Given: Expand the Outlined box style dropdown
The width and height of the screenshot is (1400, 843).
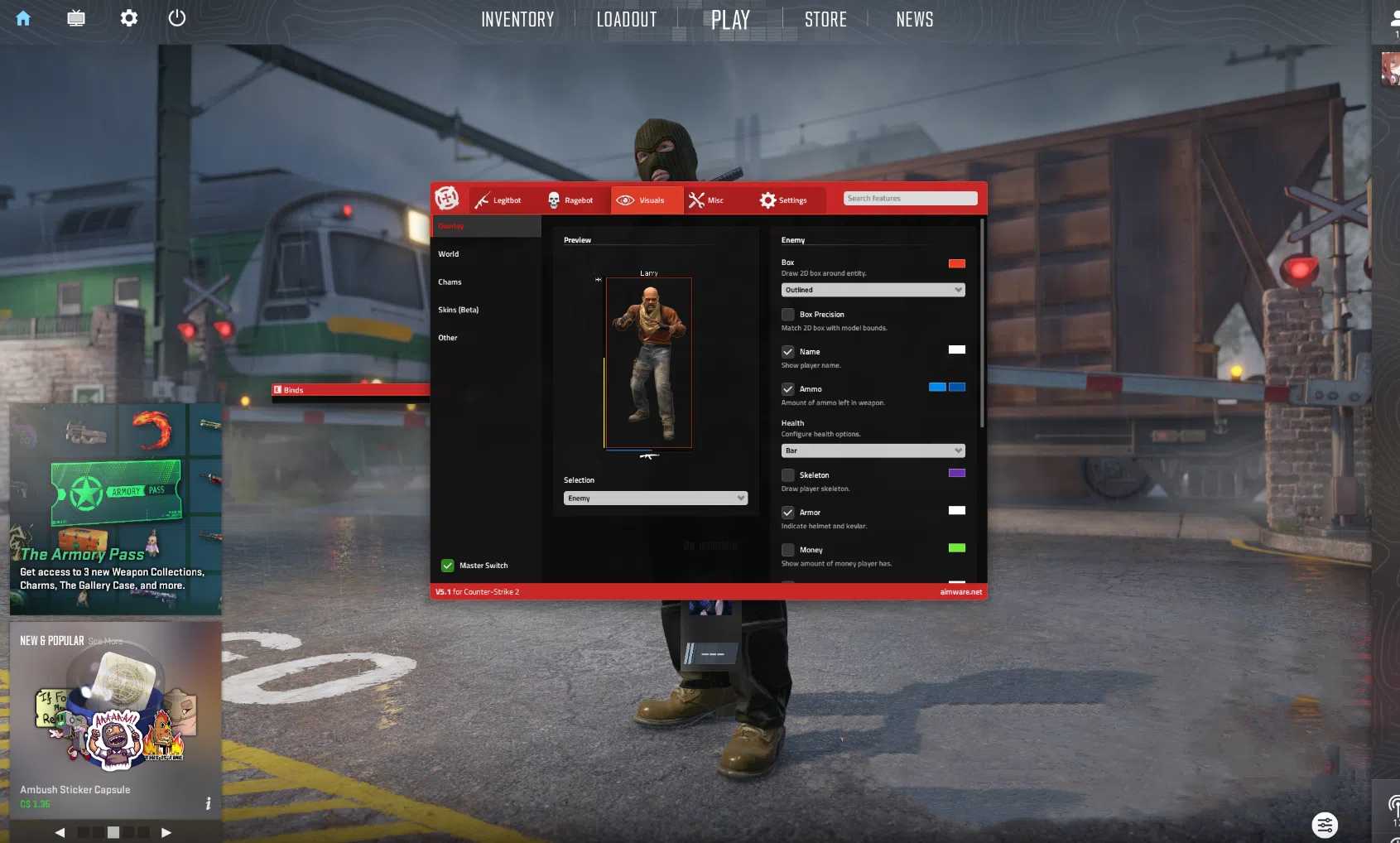Looking at the screenshot, I should (873, 290).
